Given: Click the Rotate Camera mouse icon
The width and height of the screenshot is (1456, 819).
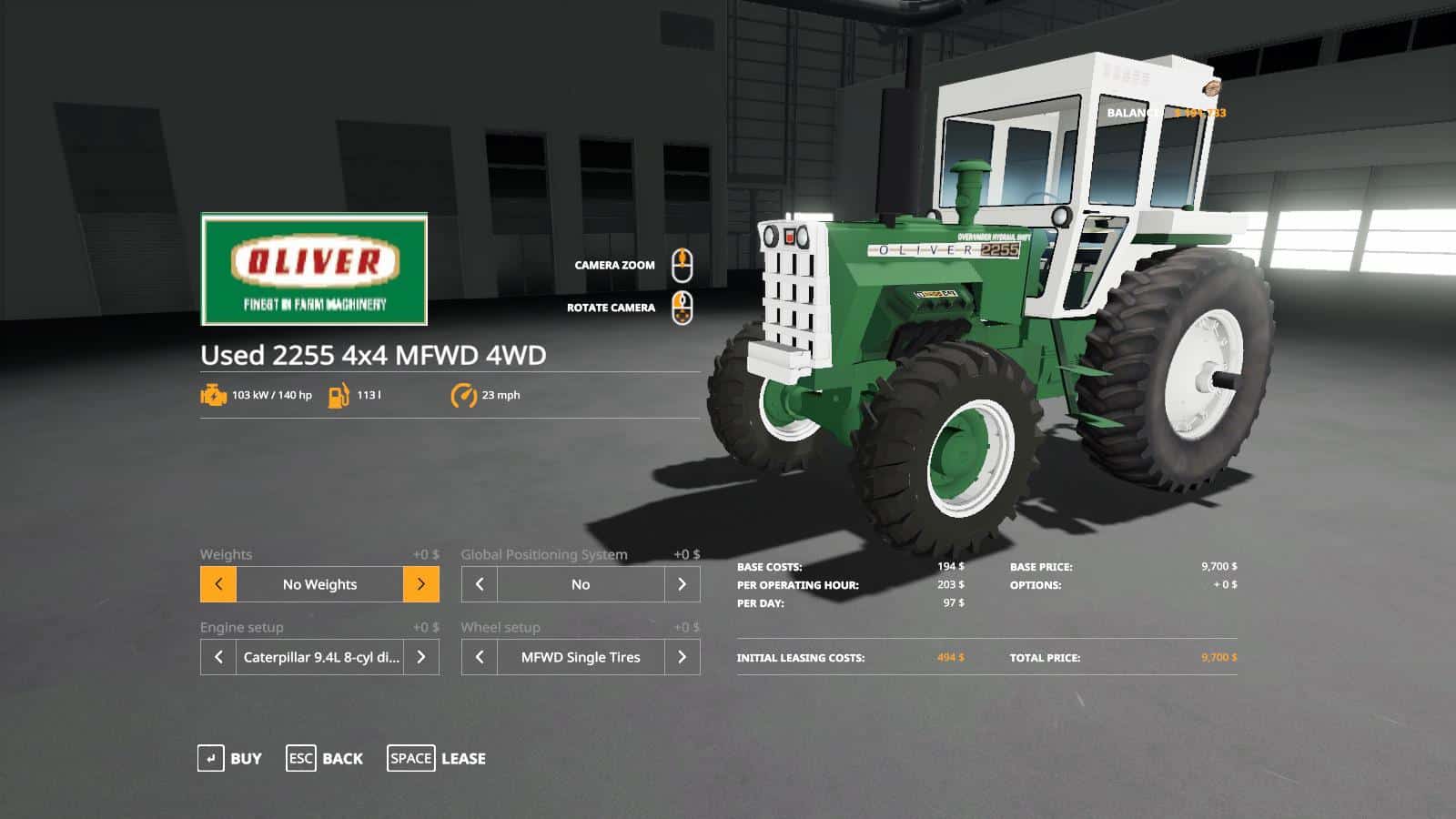Looking at the screenshot, I should (x=681, y=307).
